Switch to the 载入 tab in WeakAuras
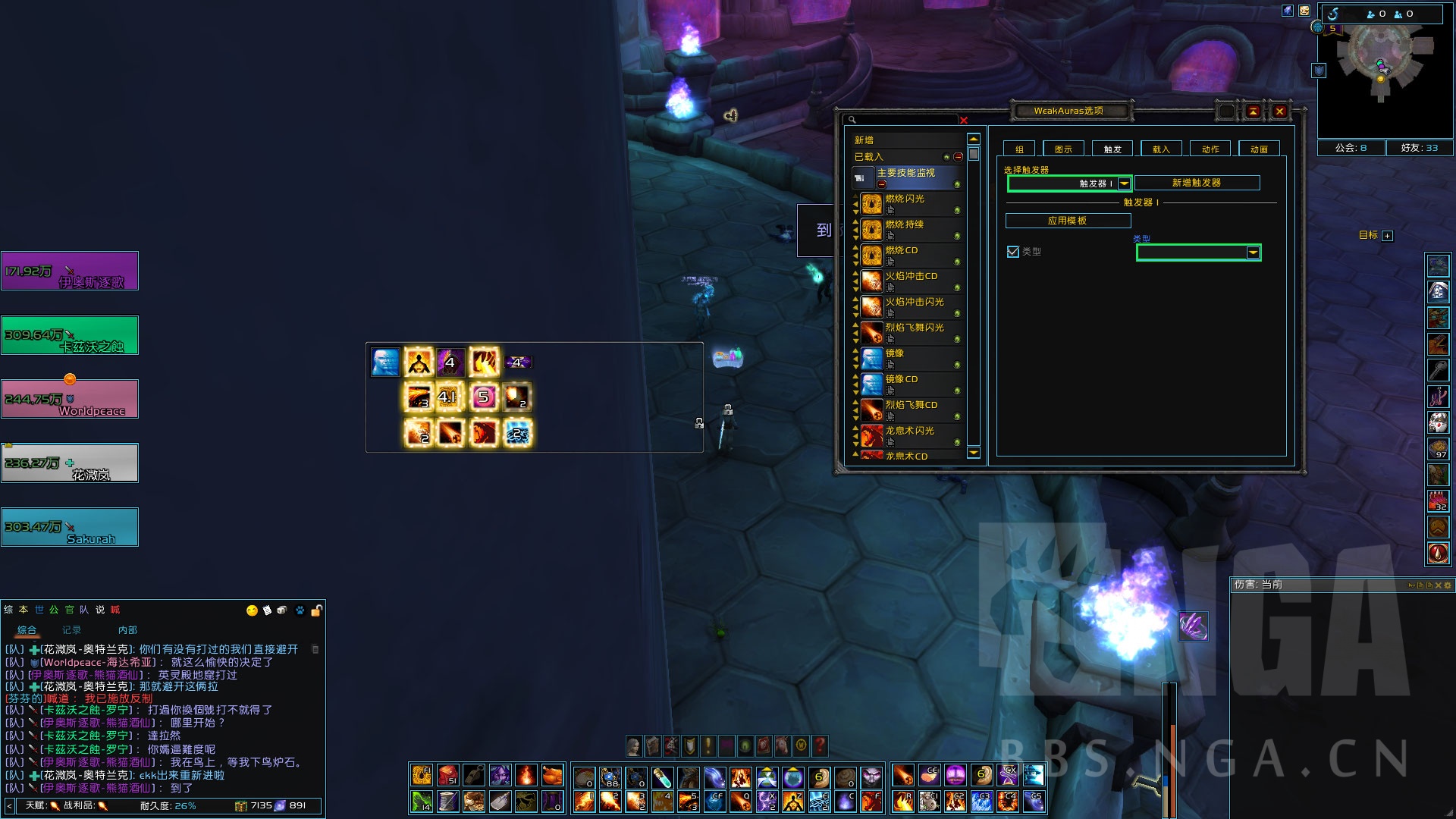 coord(1160,149)
